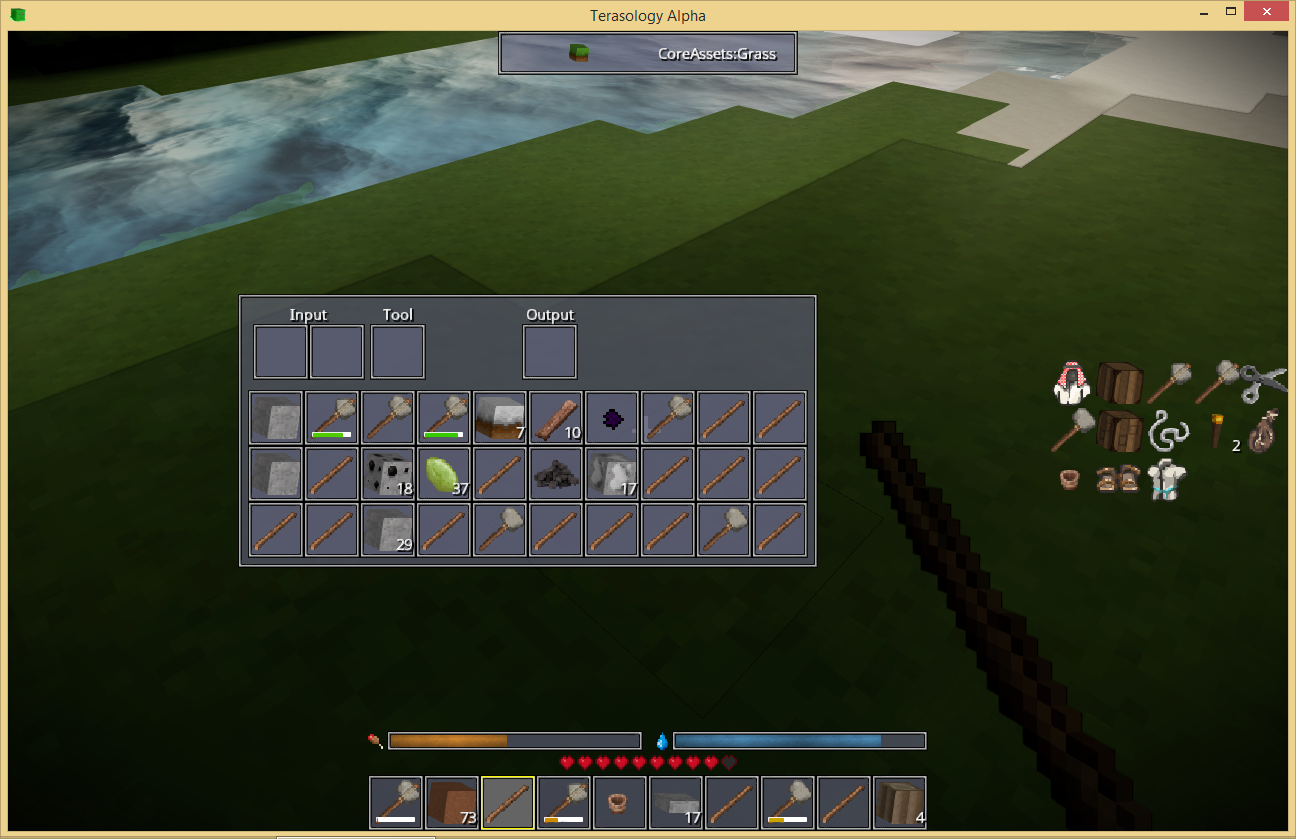Pick the clay bucket from the hotbar
The image size is (1296, 839).
(619, 803)
